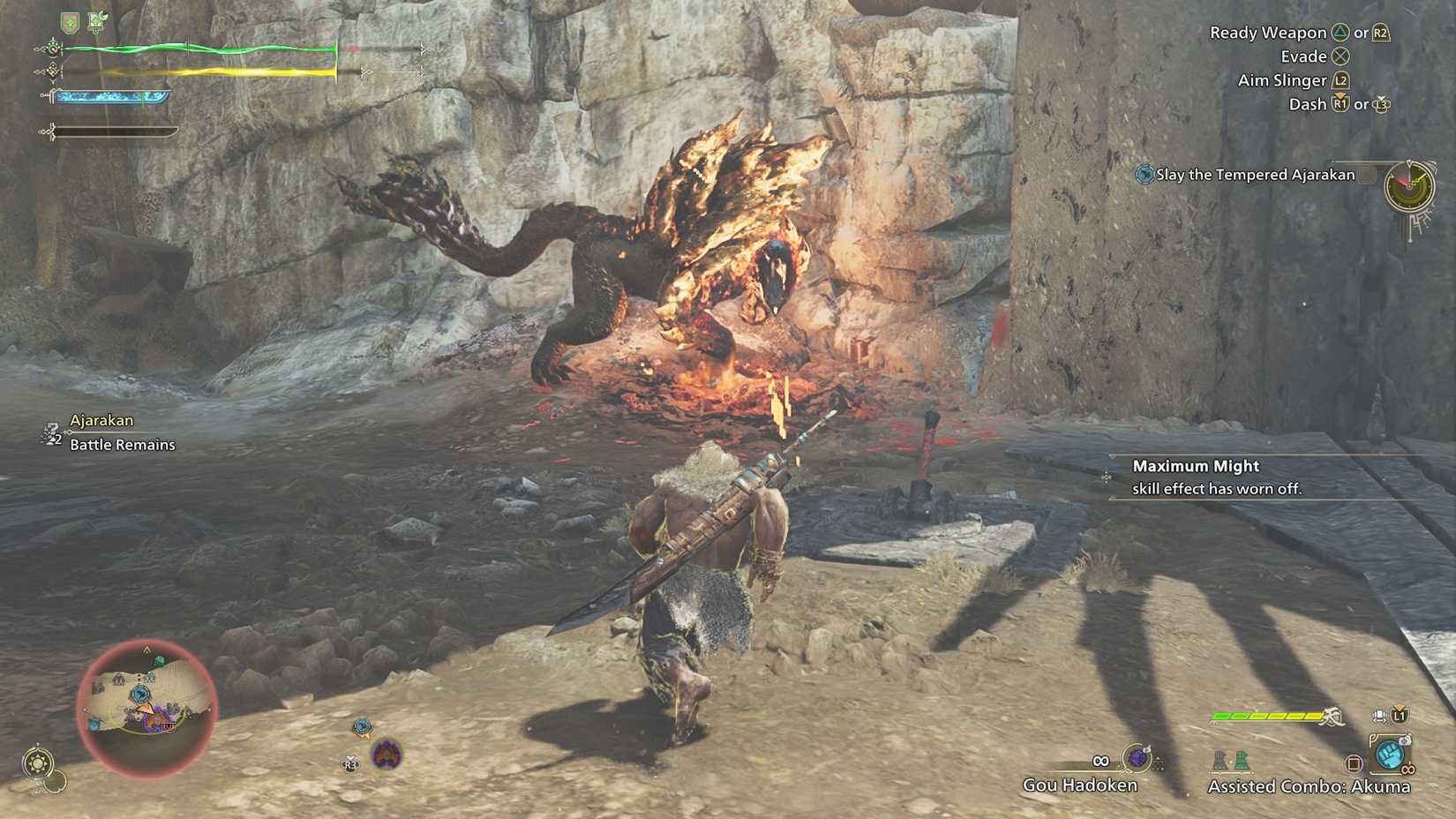Click the green buff shield icon top left
The height and width of the screenshot is (819, 1456).
(x=68, y=22)
